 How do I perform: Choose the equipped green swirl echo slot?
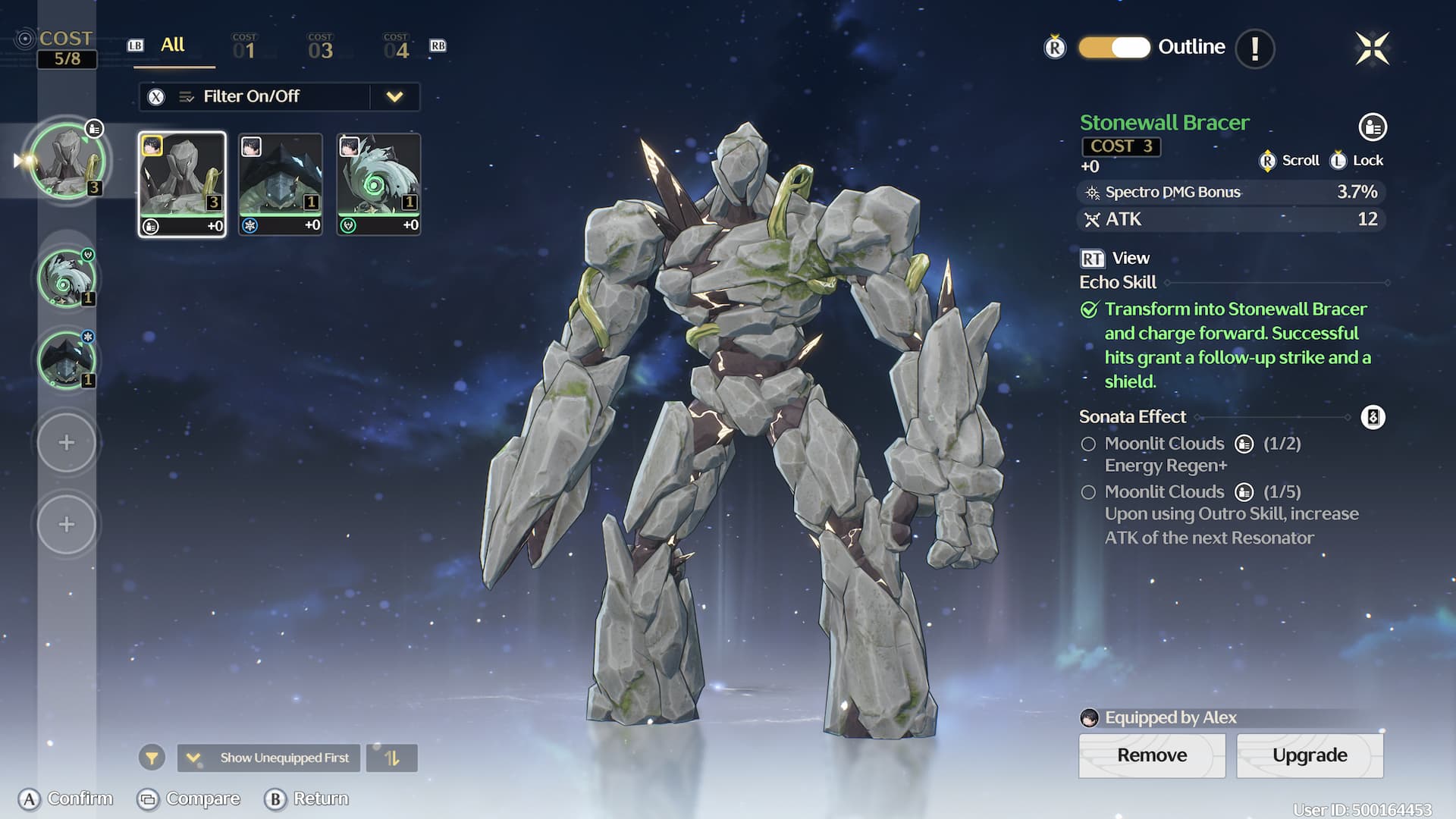[67, 278]
